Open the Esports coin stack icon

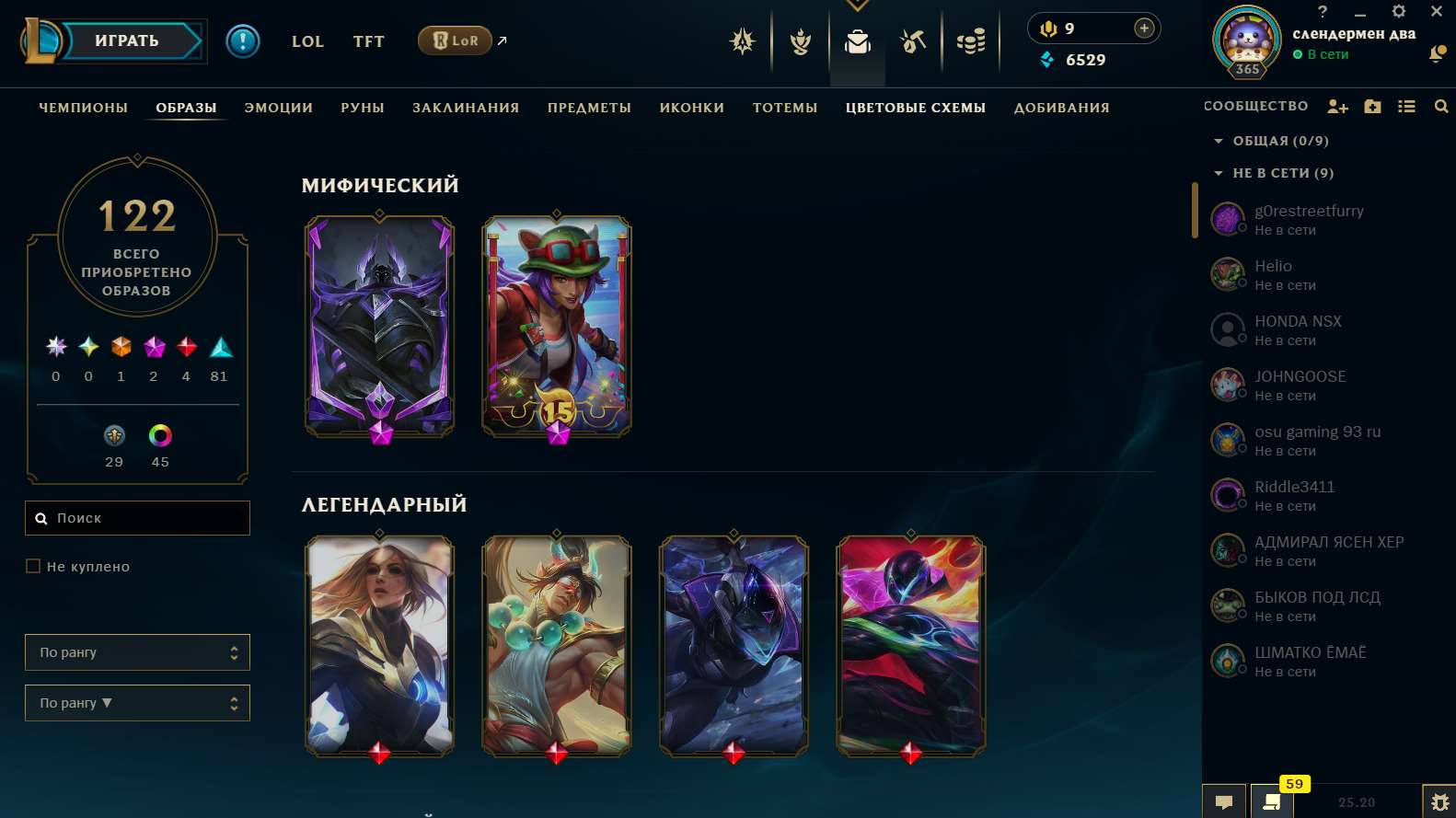(971, 40)
